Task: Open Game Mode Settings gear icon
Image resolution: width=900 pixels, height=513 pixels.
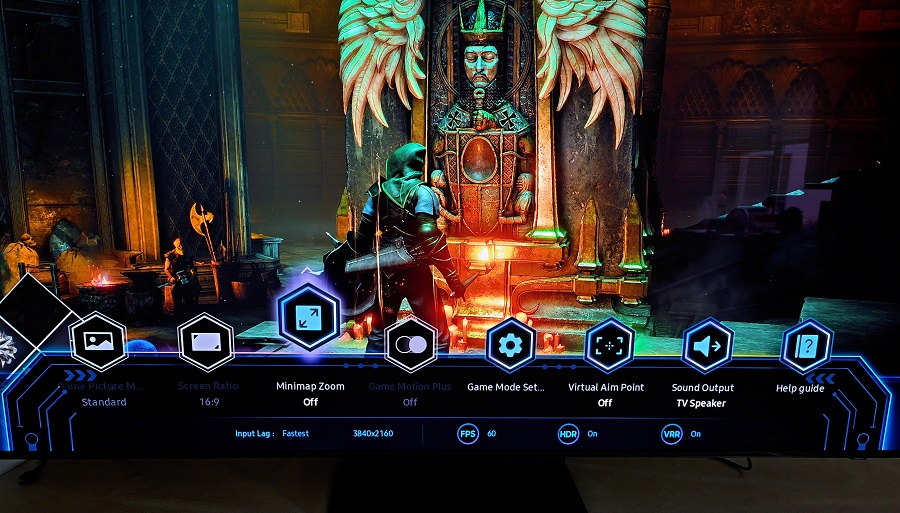Action: pyautogui.click(x=511, y=346)
